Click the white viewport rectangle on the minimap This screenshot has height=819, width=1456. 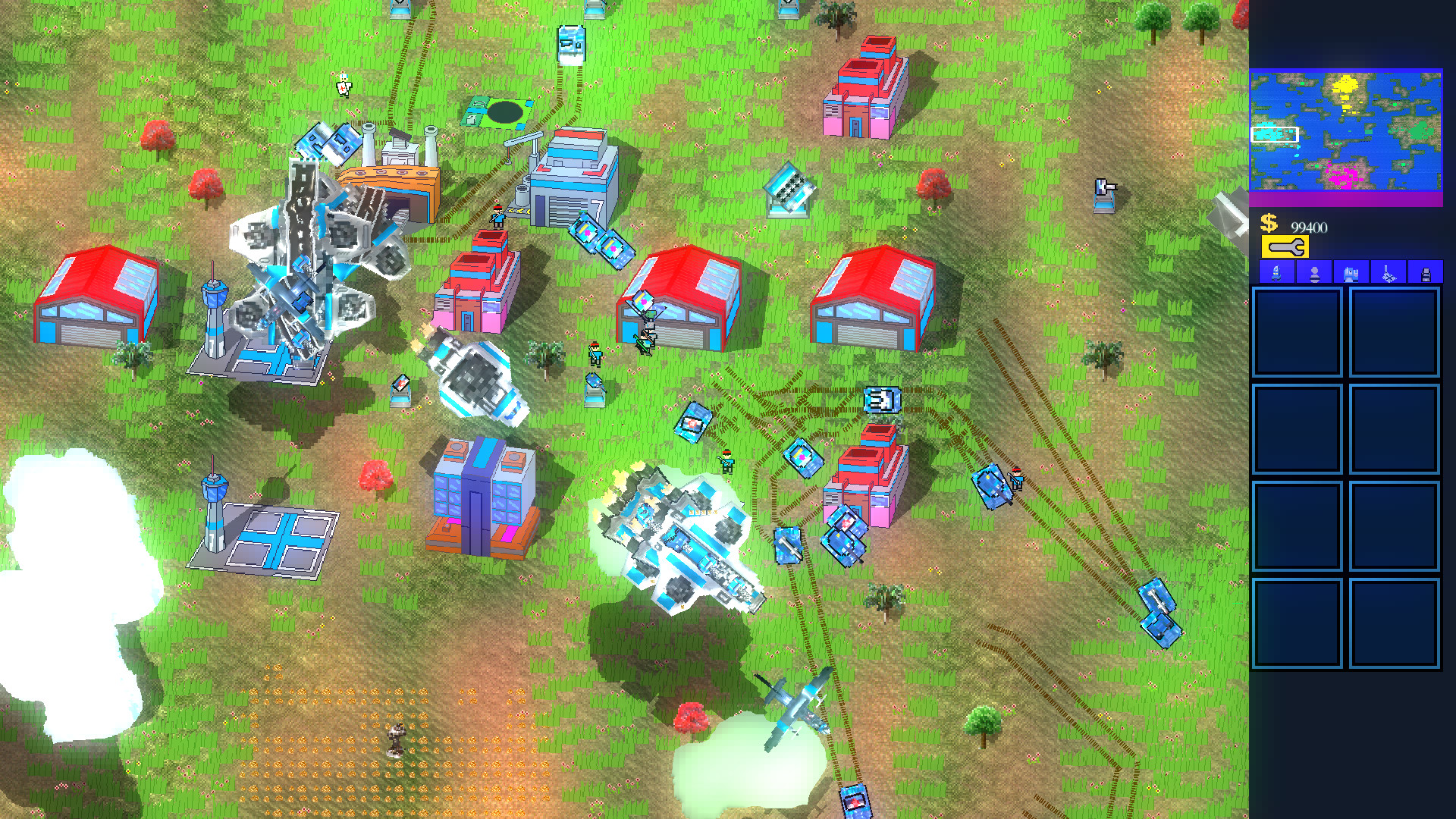pyautogui.click(x=1276, y=135)
